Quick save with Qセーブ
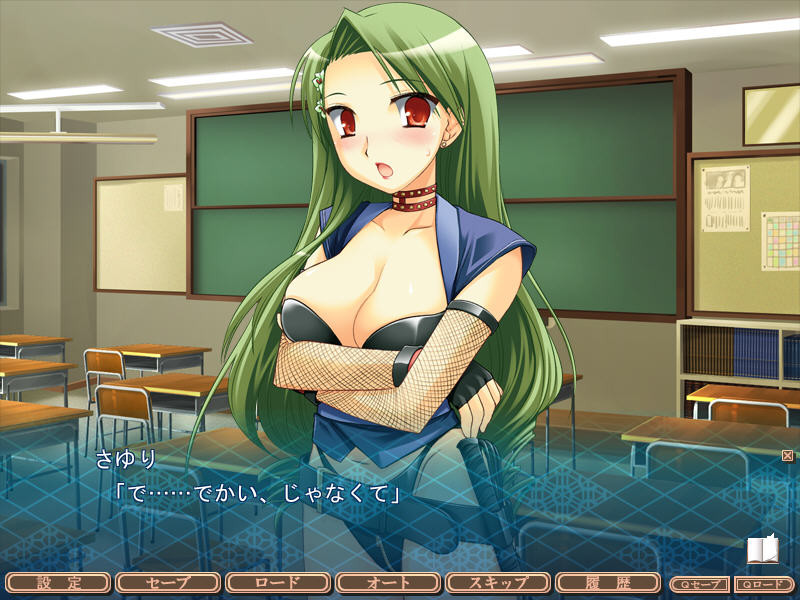800x600 pixels. pos(699,584)
